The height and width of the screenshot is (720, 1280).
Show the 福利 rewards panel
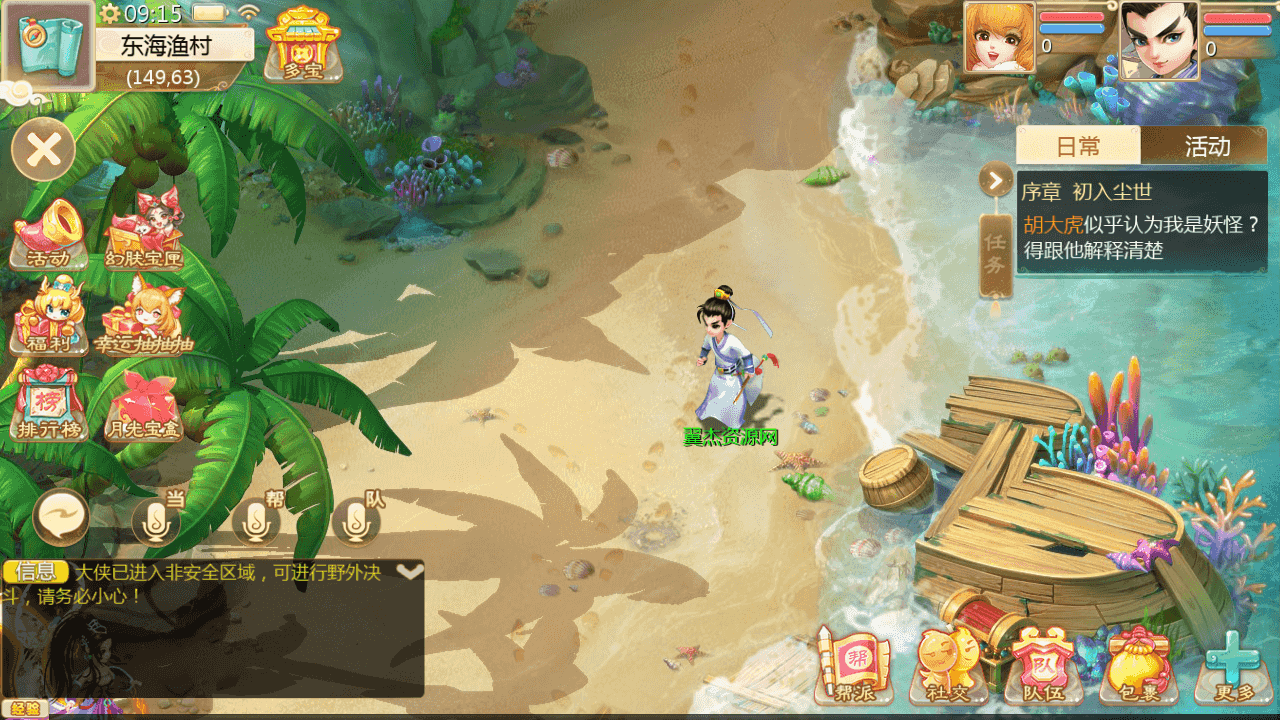click(x=49, y=318)
